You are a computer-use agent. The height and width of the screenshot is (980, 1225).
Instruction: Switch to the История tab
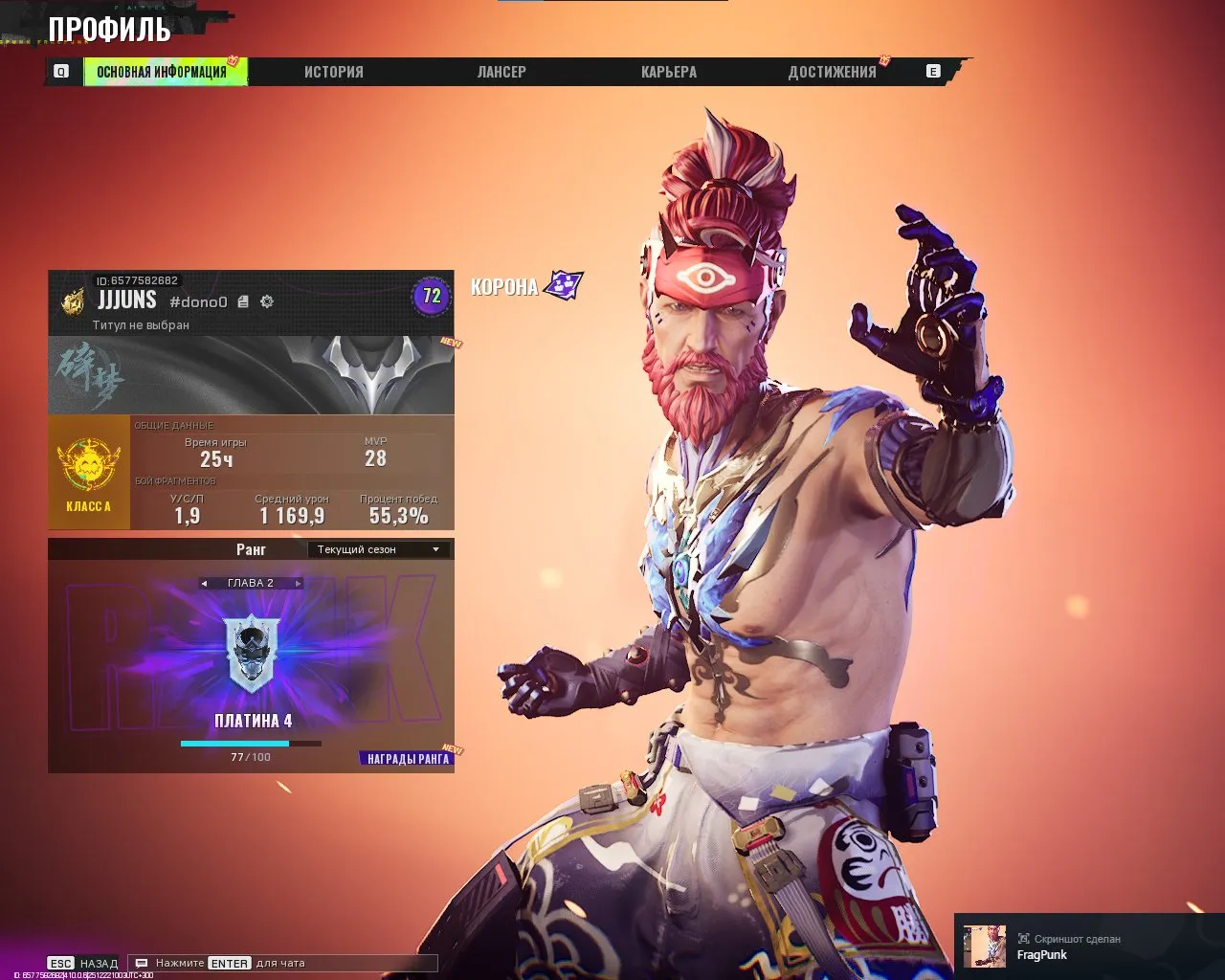tap(333, 72)
